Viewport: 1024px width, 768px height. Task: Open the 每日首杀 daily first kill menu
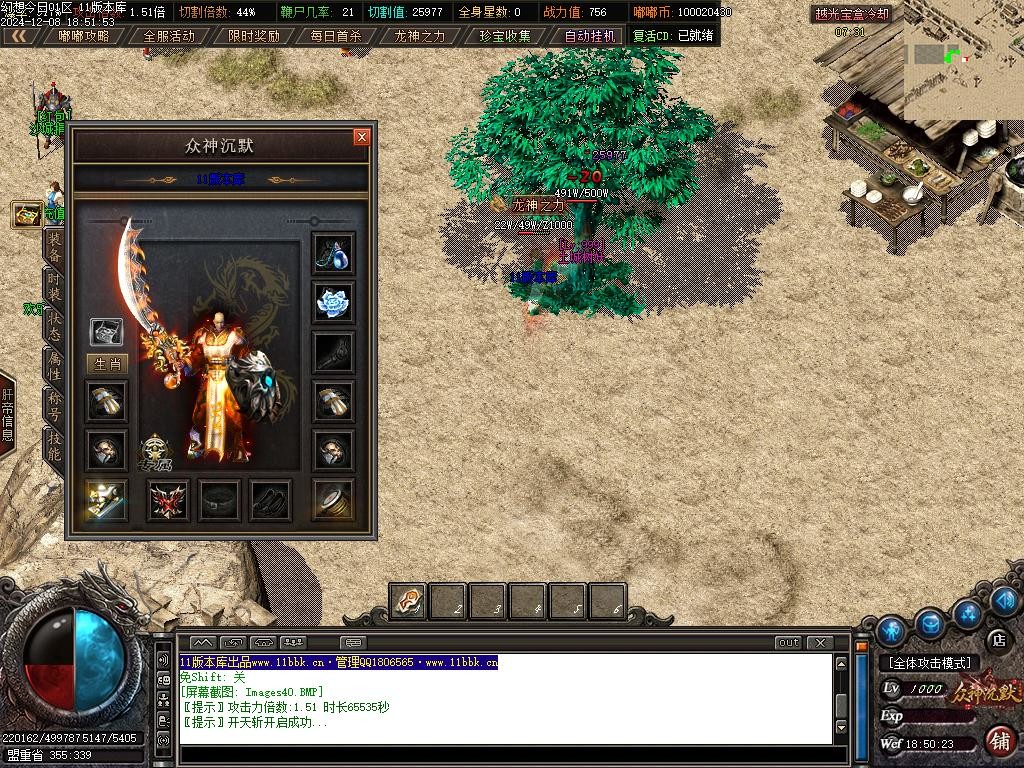(336, 36)
